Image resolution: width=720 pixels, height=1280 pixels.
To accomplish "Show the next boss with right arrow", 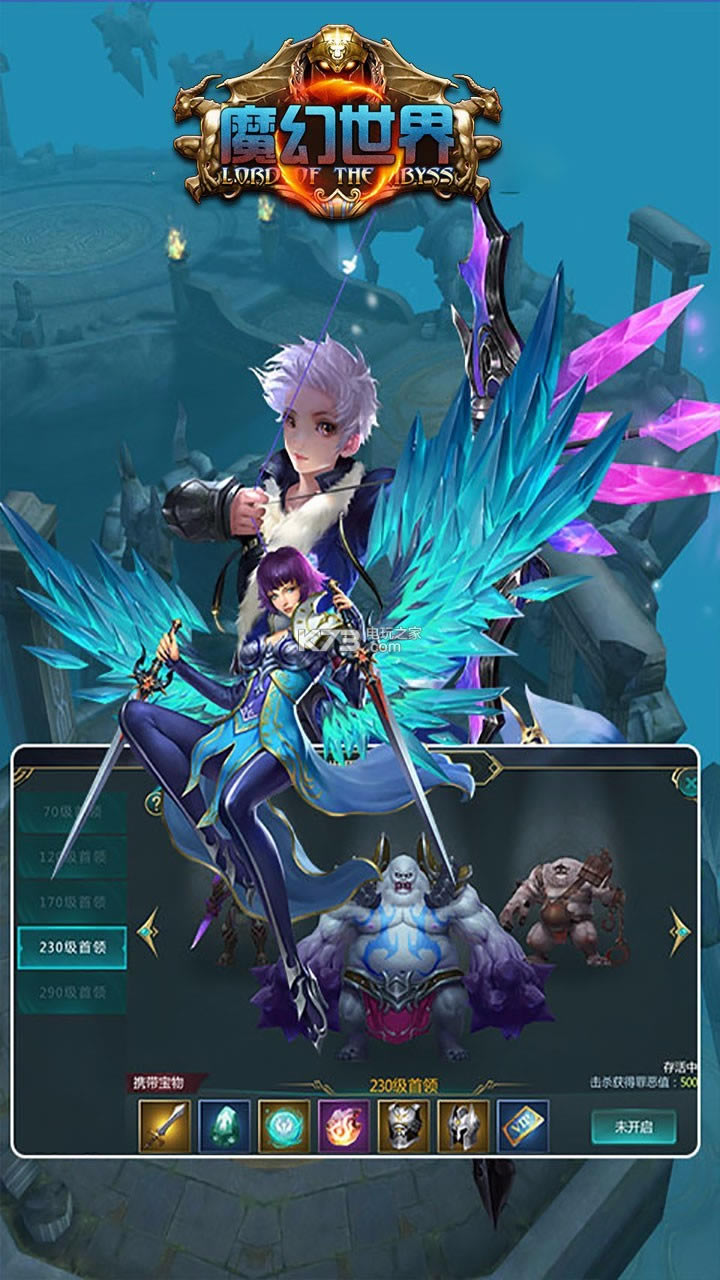I will point(679,931).
